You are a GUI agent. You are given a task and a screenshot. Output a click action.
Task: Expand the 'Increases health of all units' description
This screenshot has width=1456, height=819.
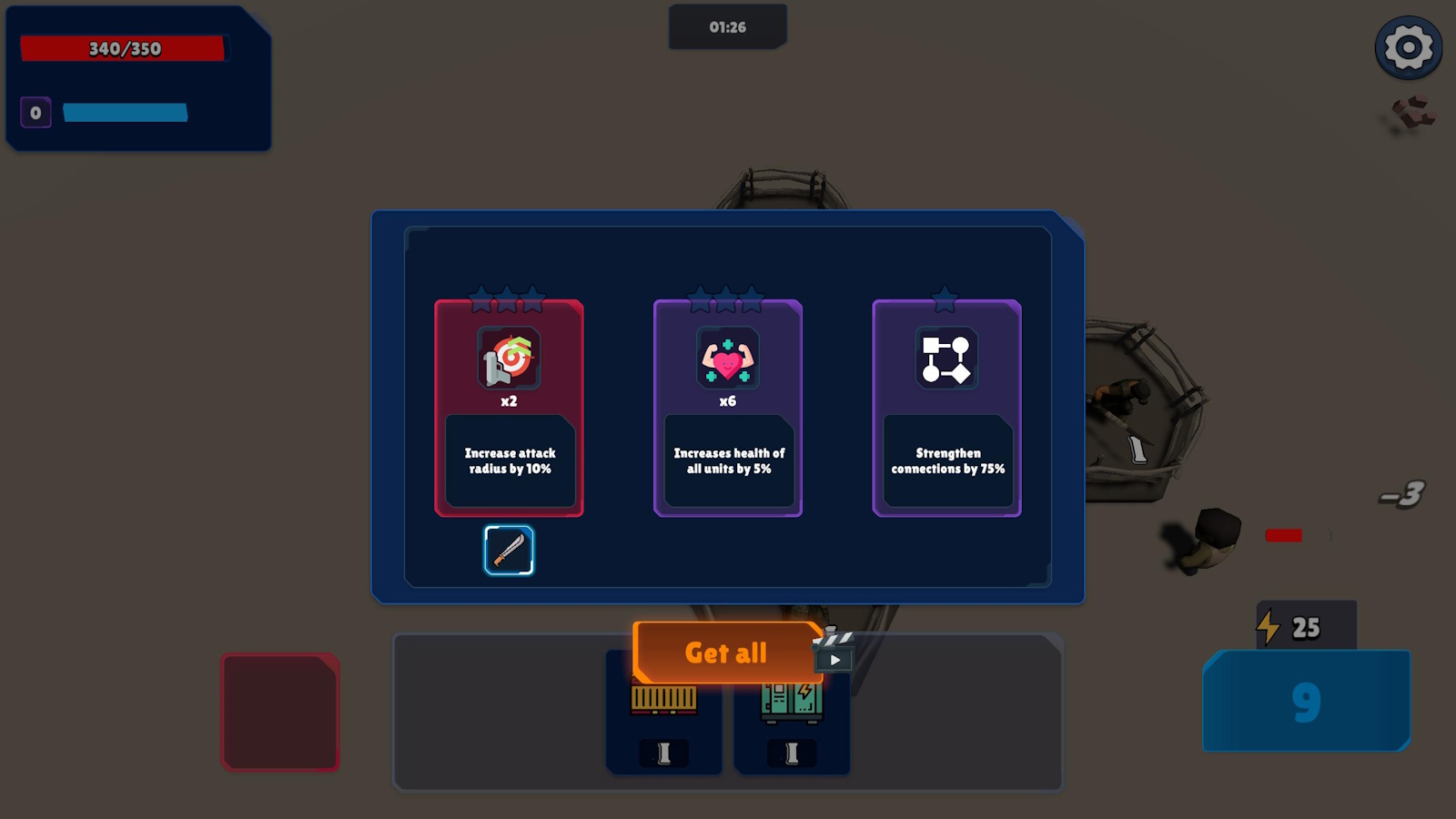[728, 461]
